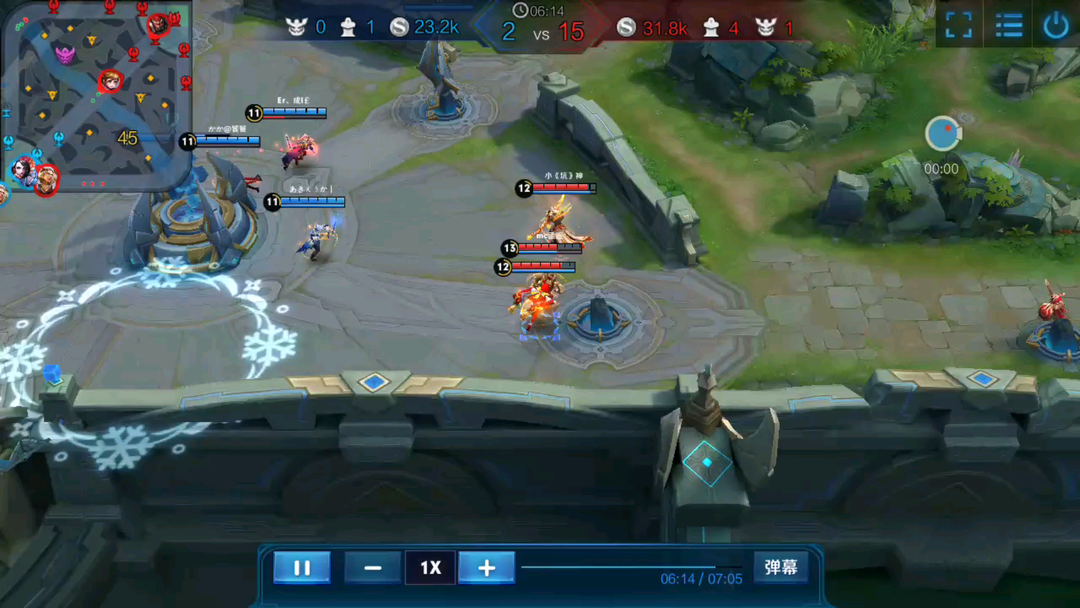
Task: Start screen recording with camera icon
Action: [942, 134]
